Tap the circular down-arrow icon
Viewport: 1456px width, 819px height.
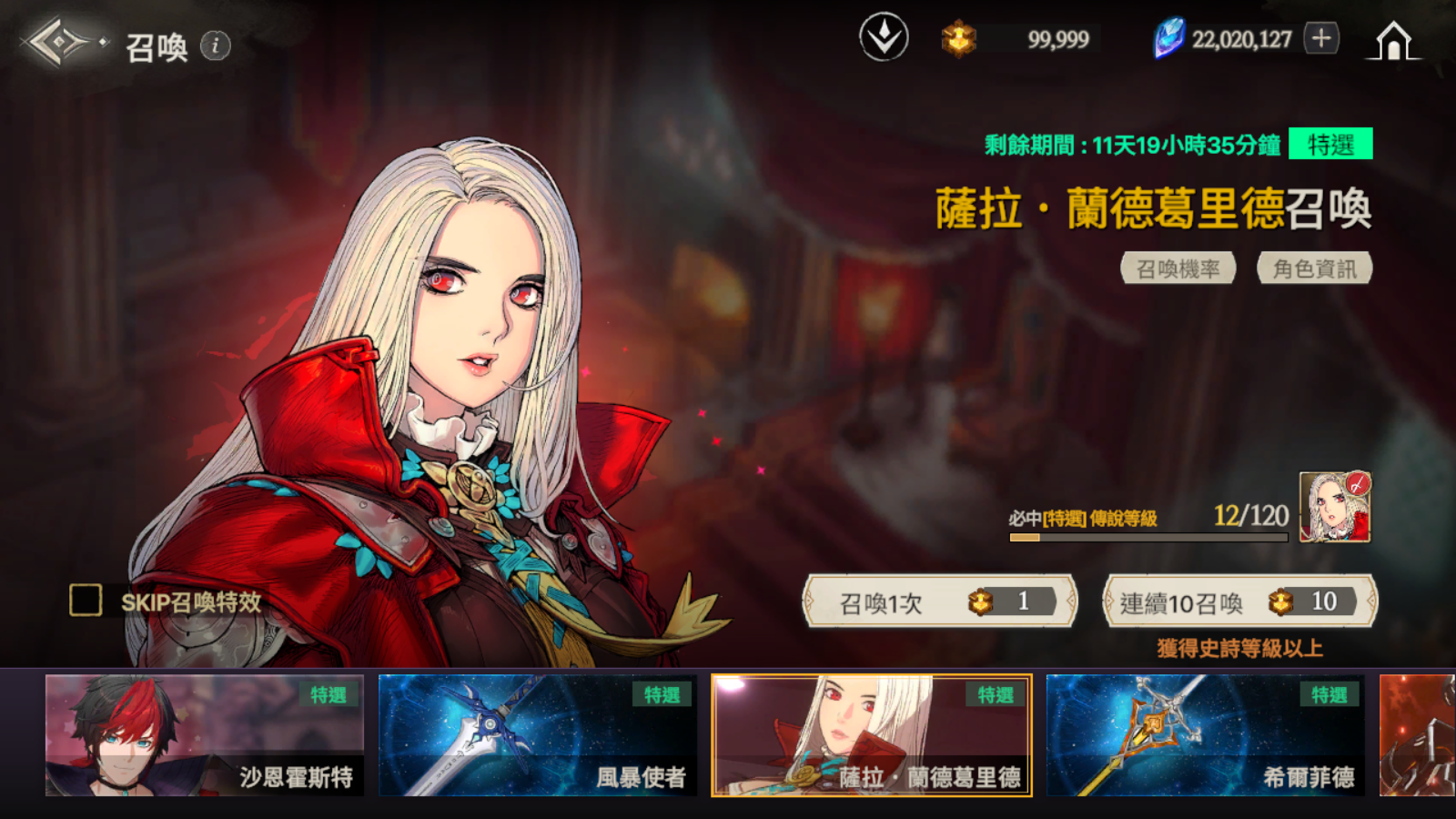point(884,38)
